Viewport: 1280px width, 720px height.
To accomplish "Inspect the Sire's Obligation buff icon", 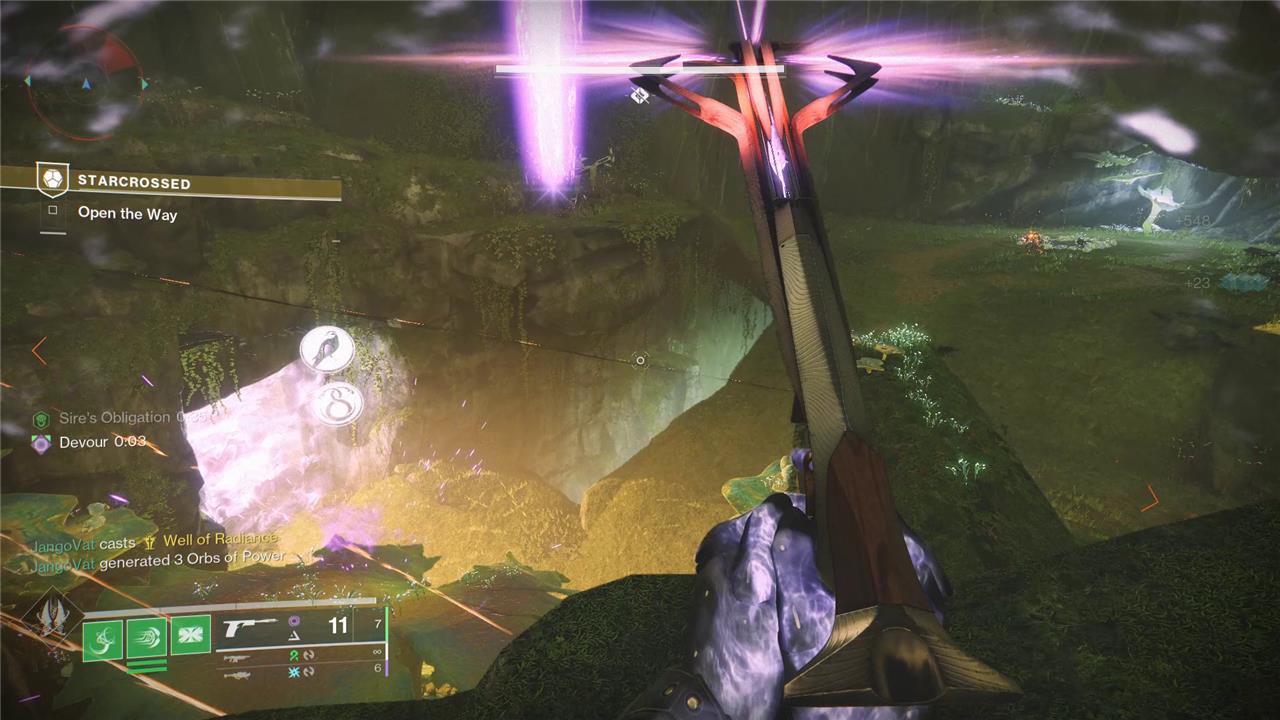I will point(41,419).
